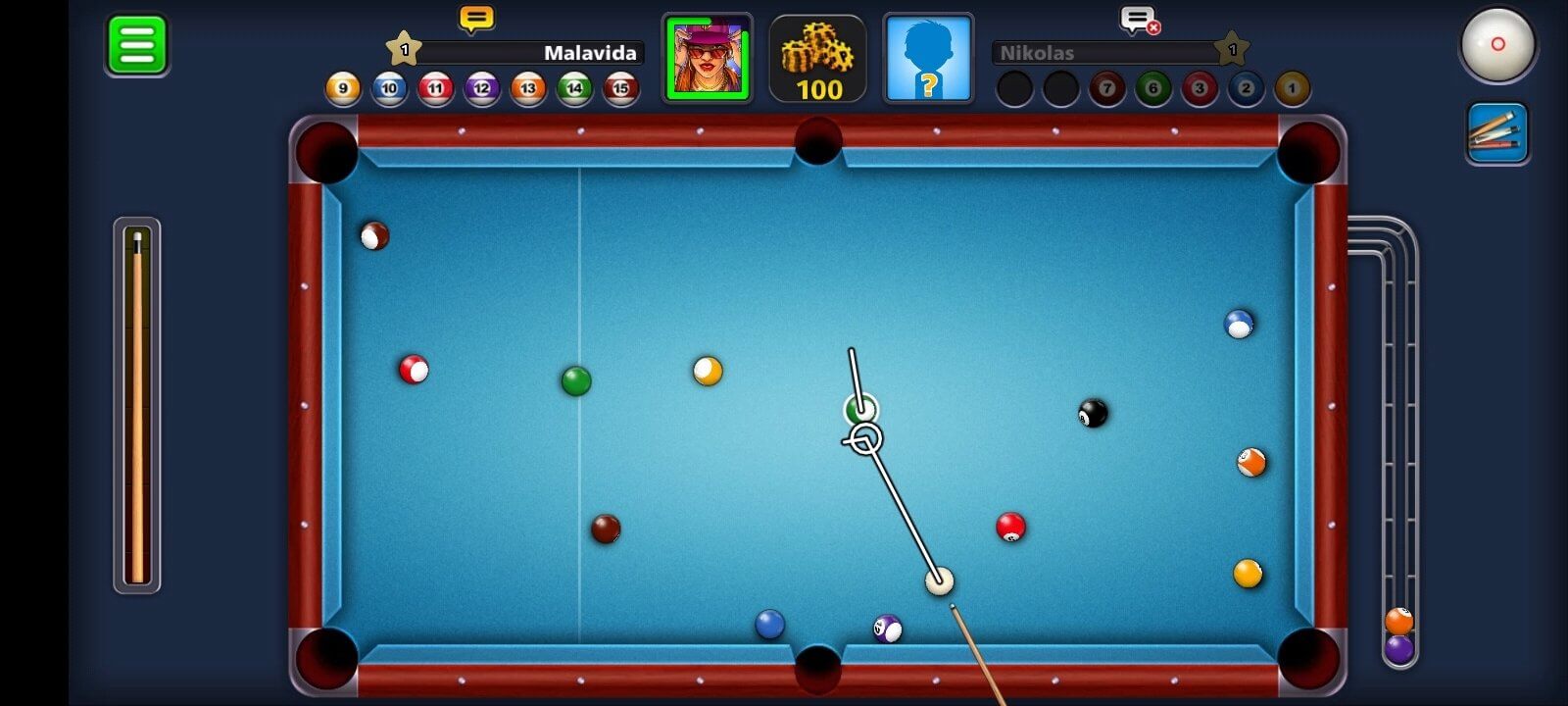Click the crossed-out chat icon above Nikolas
Screen dimensions: 1568x706
coord(1137,20)
